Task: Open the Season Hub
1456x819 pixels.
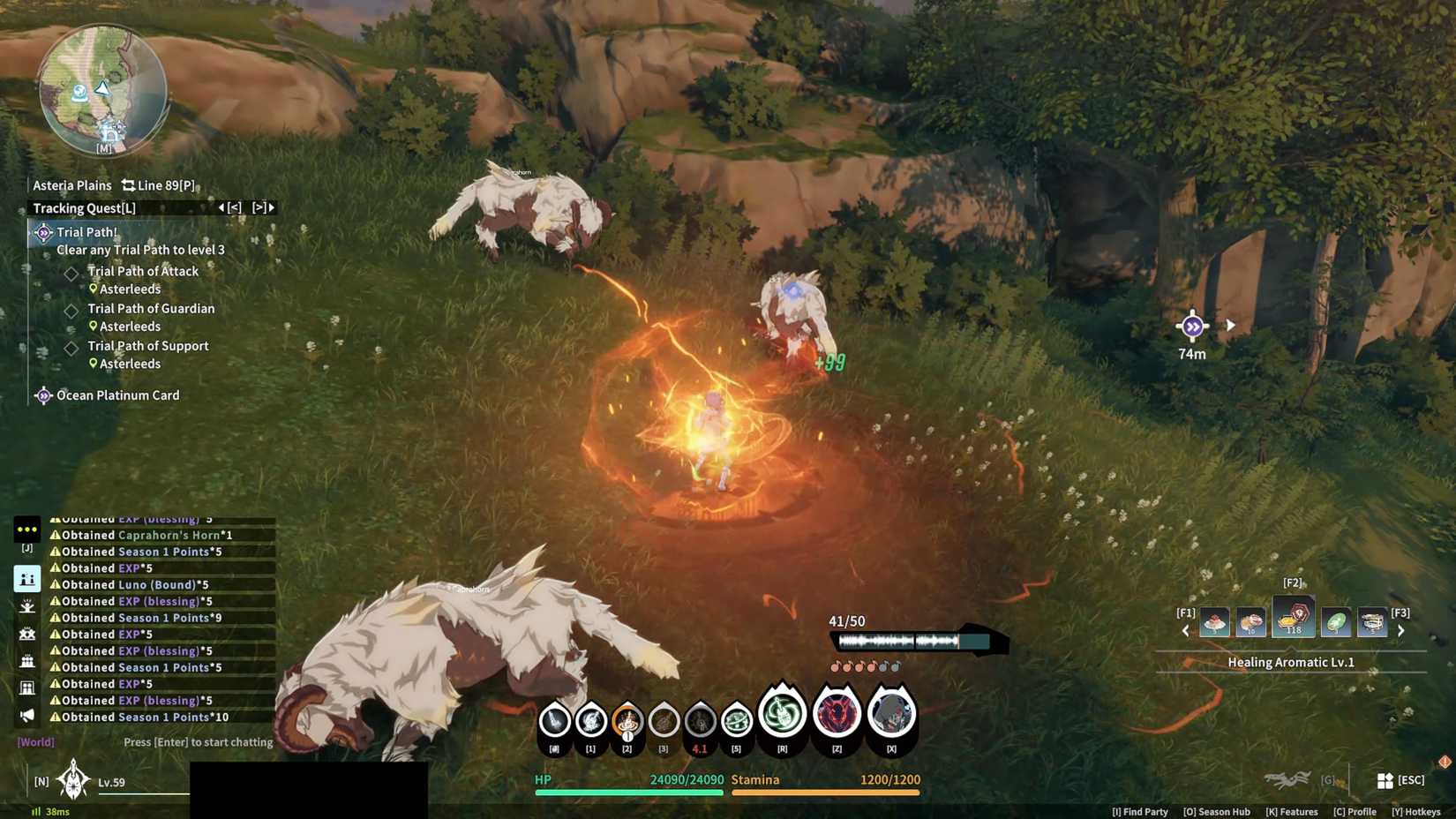Action: 1216,812
